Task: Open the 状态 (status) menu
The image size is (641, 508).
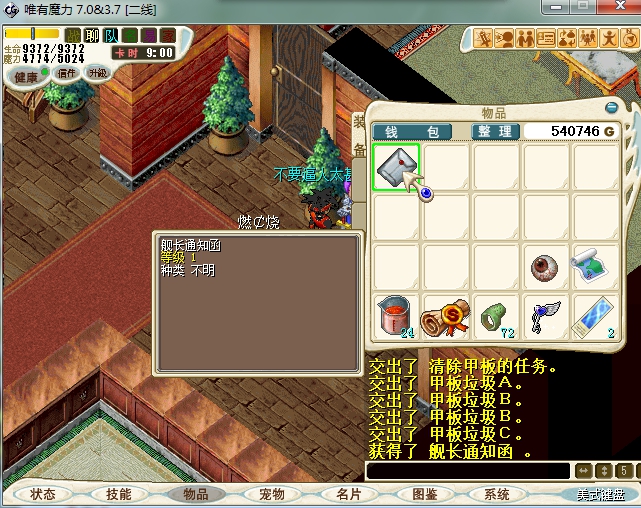Action: (x=43, y=494)
